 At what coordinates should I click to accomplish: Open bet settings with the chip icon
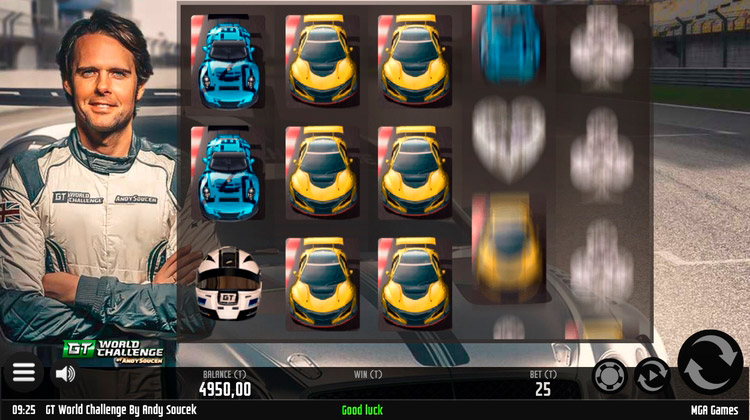coord(609,376)
